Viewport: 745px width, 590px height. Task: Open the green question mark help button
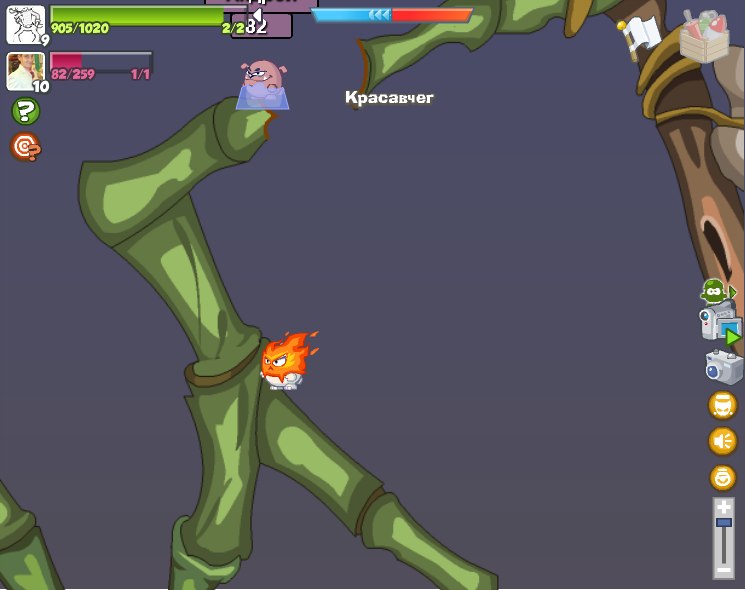[25, 111]
